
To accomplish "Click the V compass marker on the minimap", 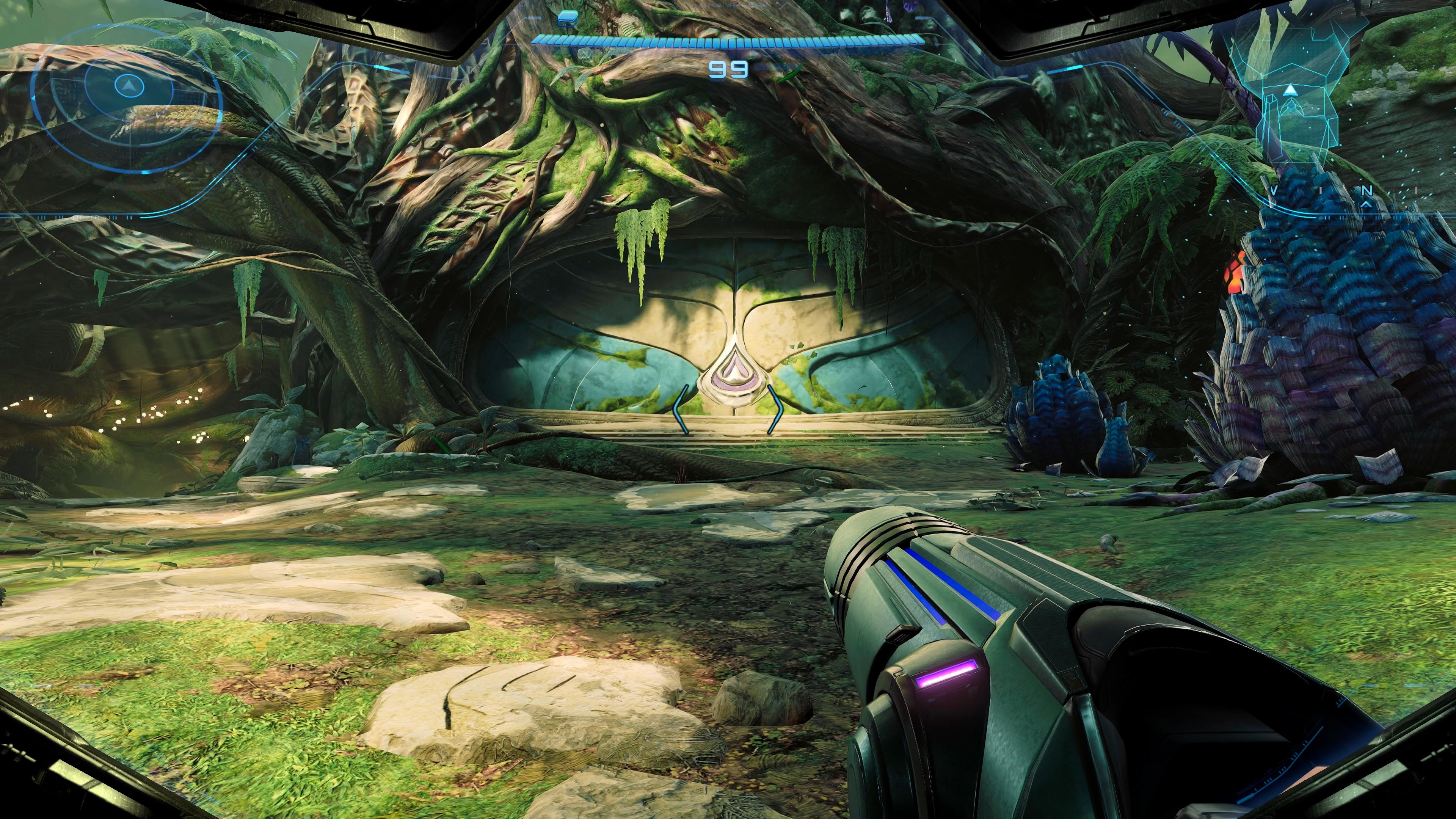I will point(1274,191).
